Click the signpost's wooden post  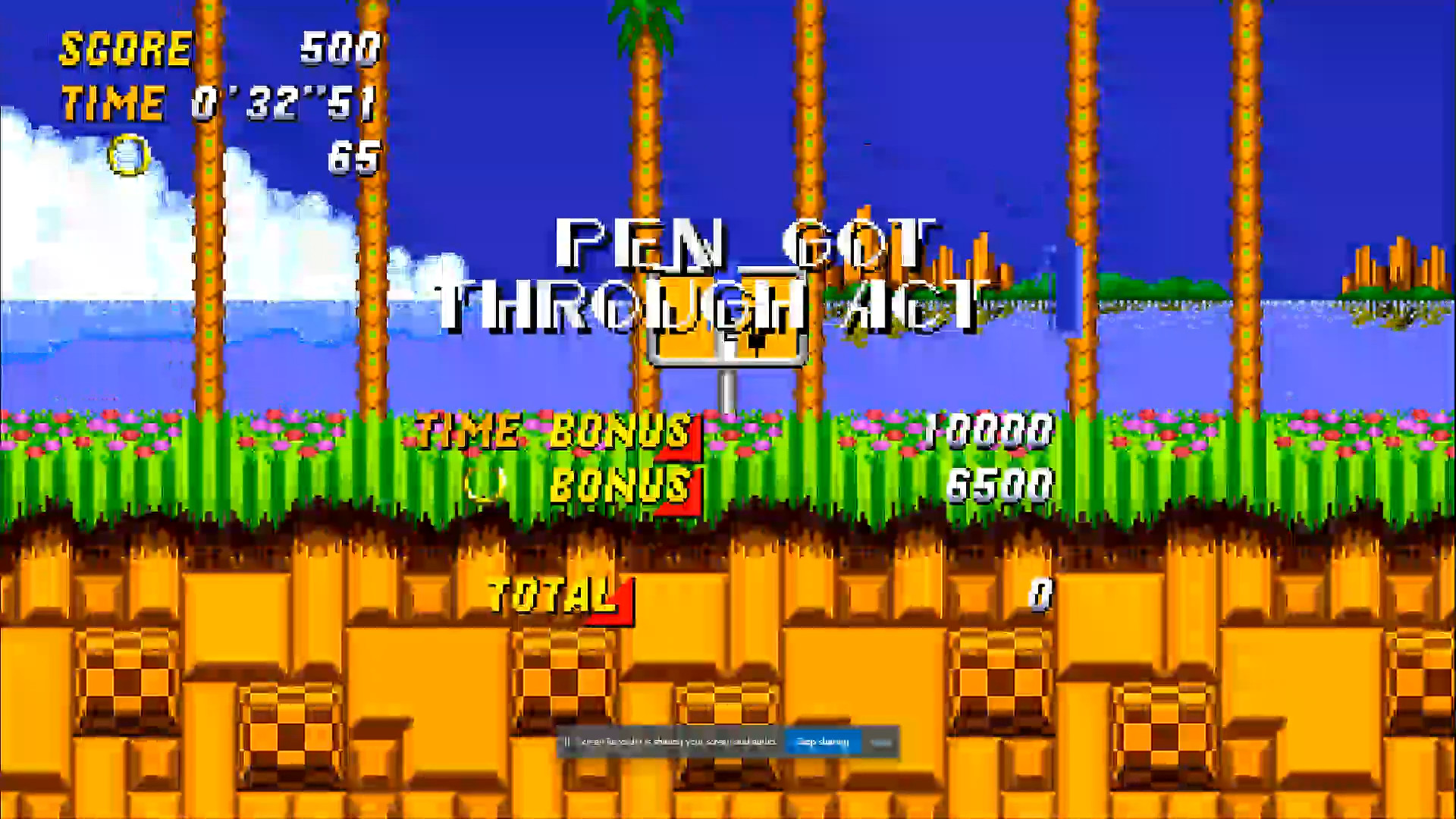pyautogui.click(x=726, y=391)
